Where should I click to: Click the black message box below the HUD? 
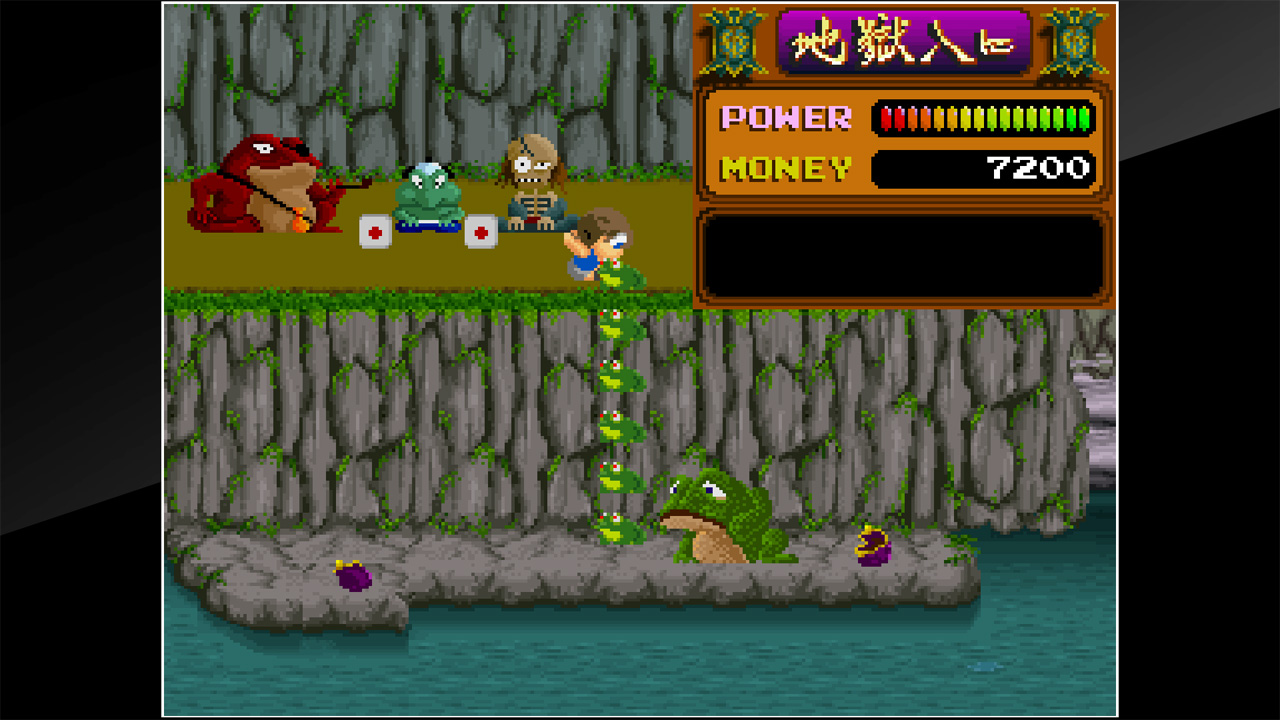point(905,250)
